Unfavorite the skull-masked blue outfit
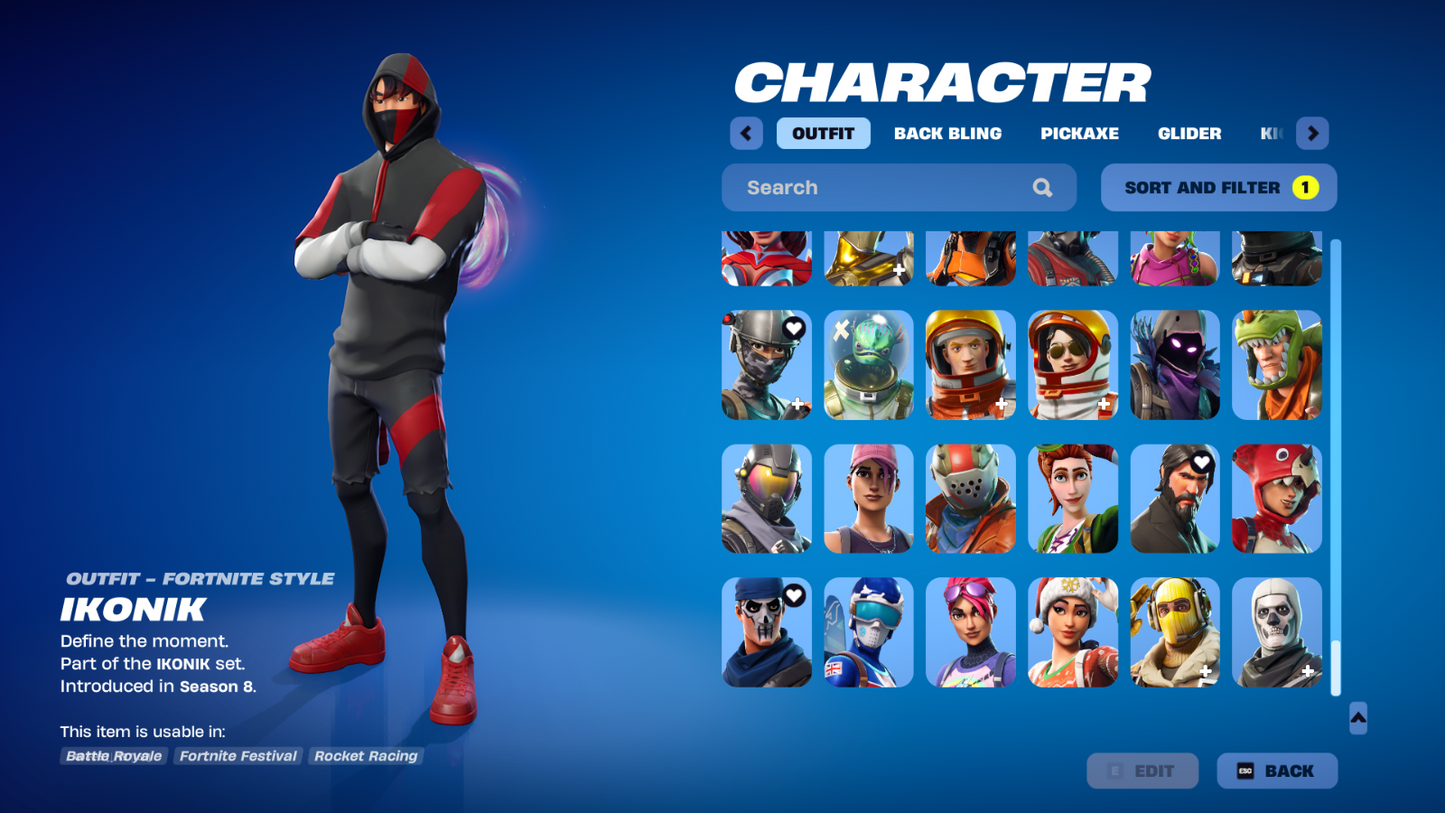1445x813 pixels. pyautogui.click(x=793, y=593)
